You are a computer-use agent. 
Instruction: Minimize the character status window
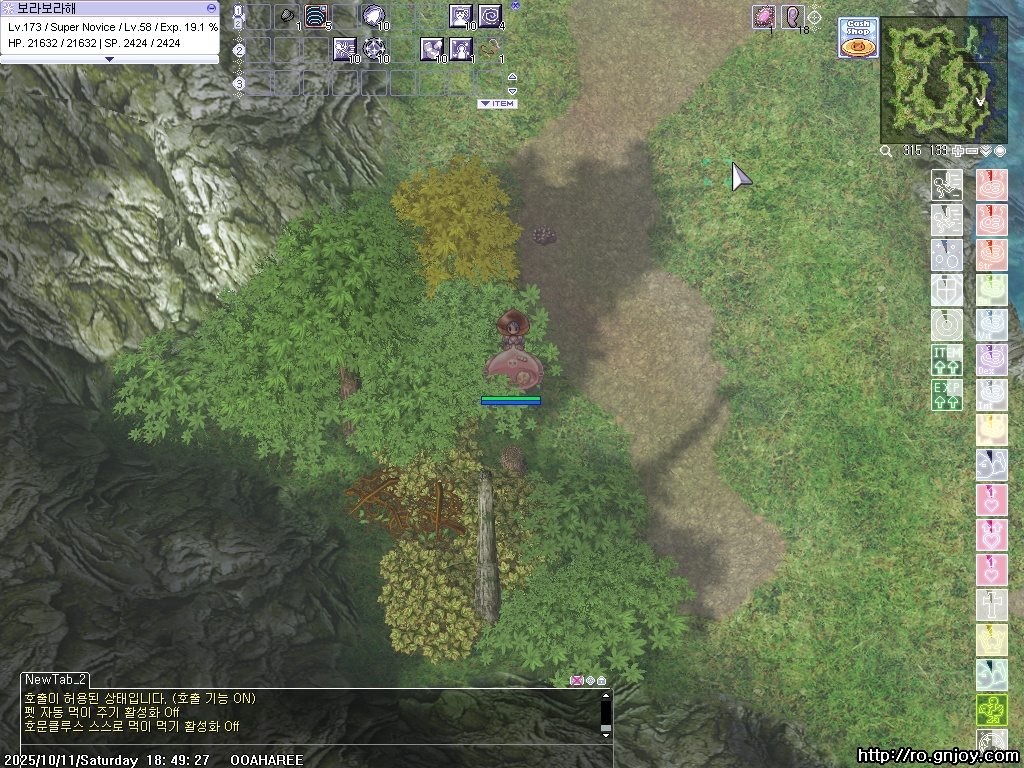(211, 7)
